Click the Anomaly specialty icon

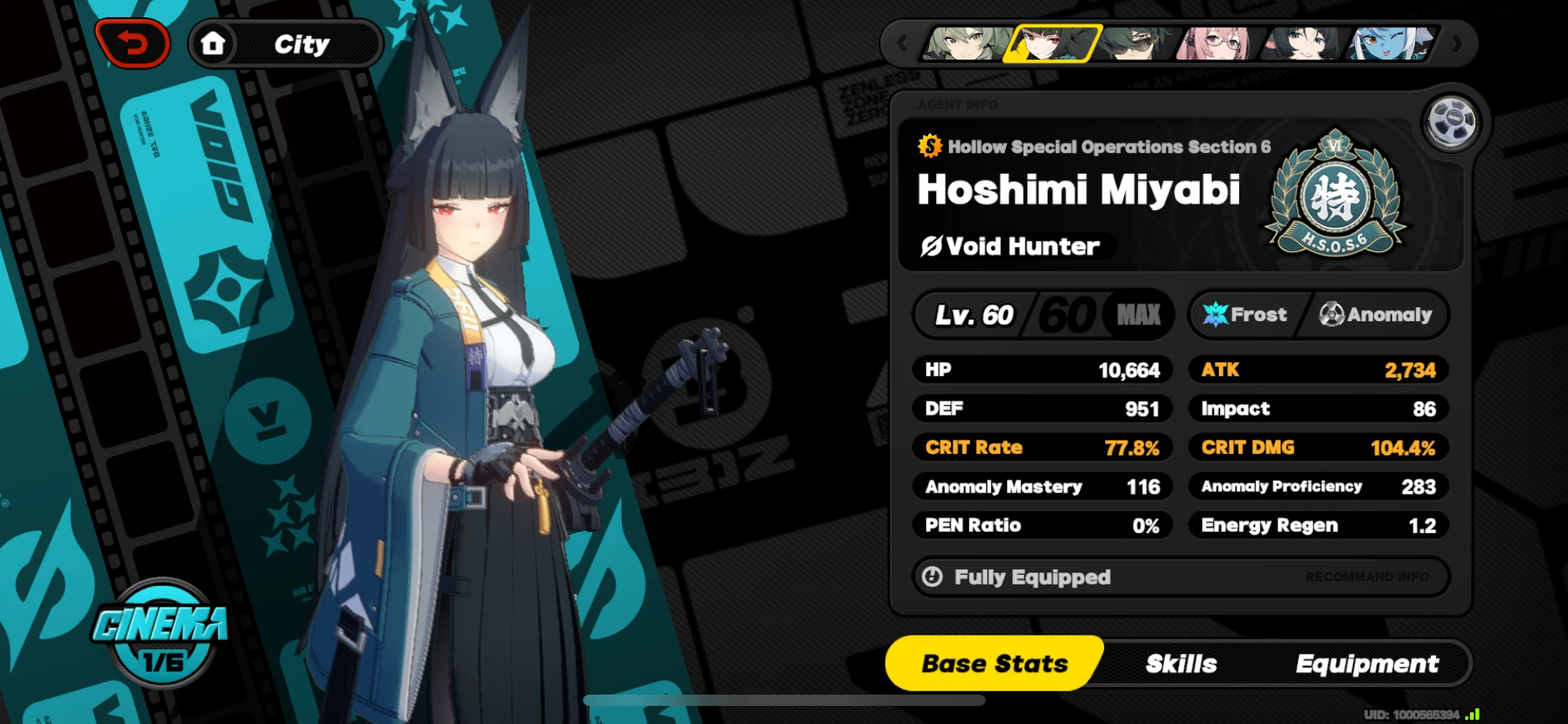pos(1332,314)
